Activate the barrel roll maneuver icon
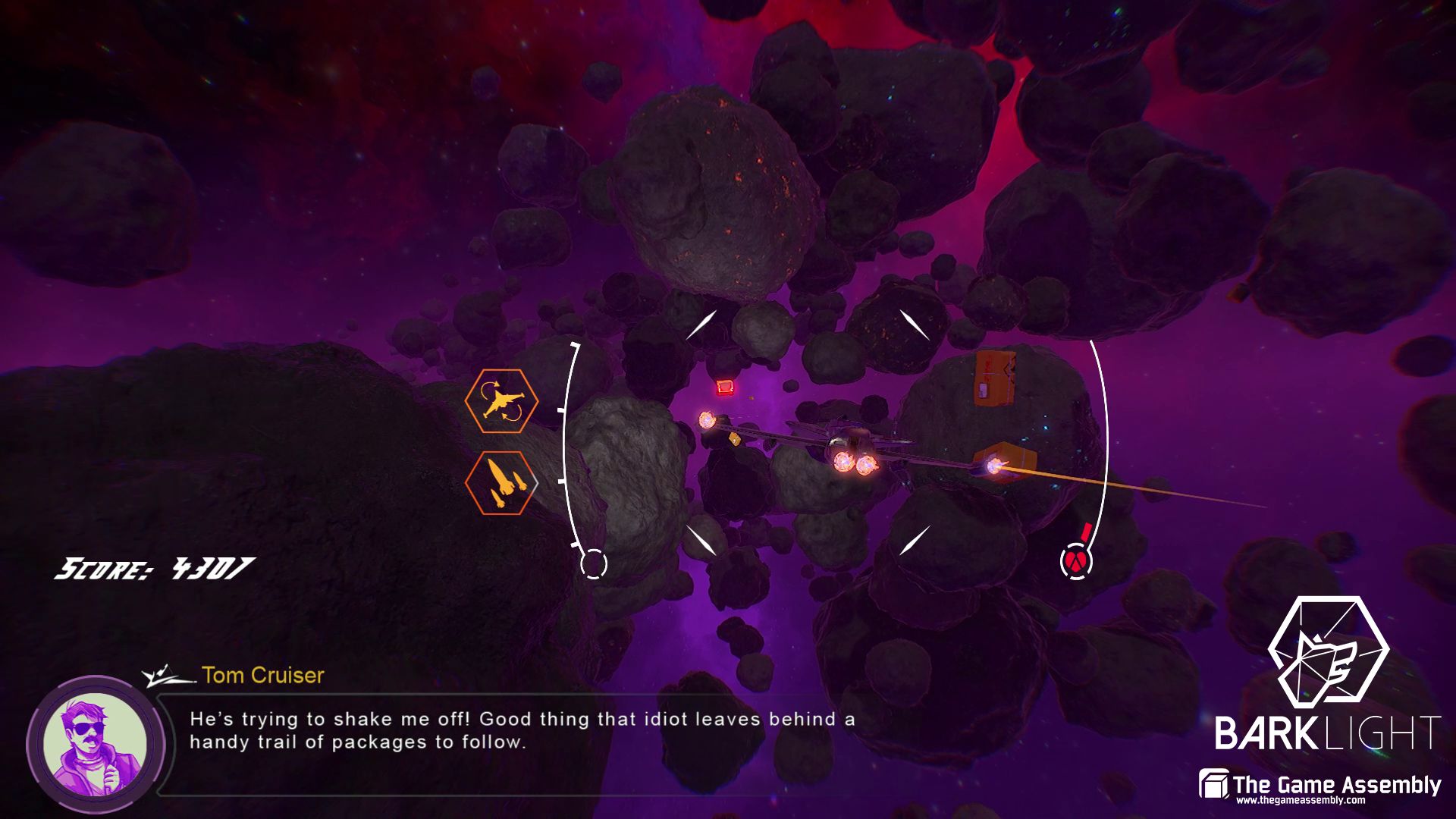This screenshot has width=1456, height=819. pos(501,400)
